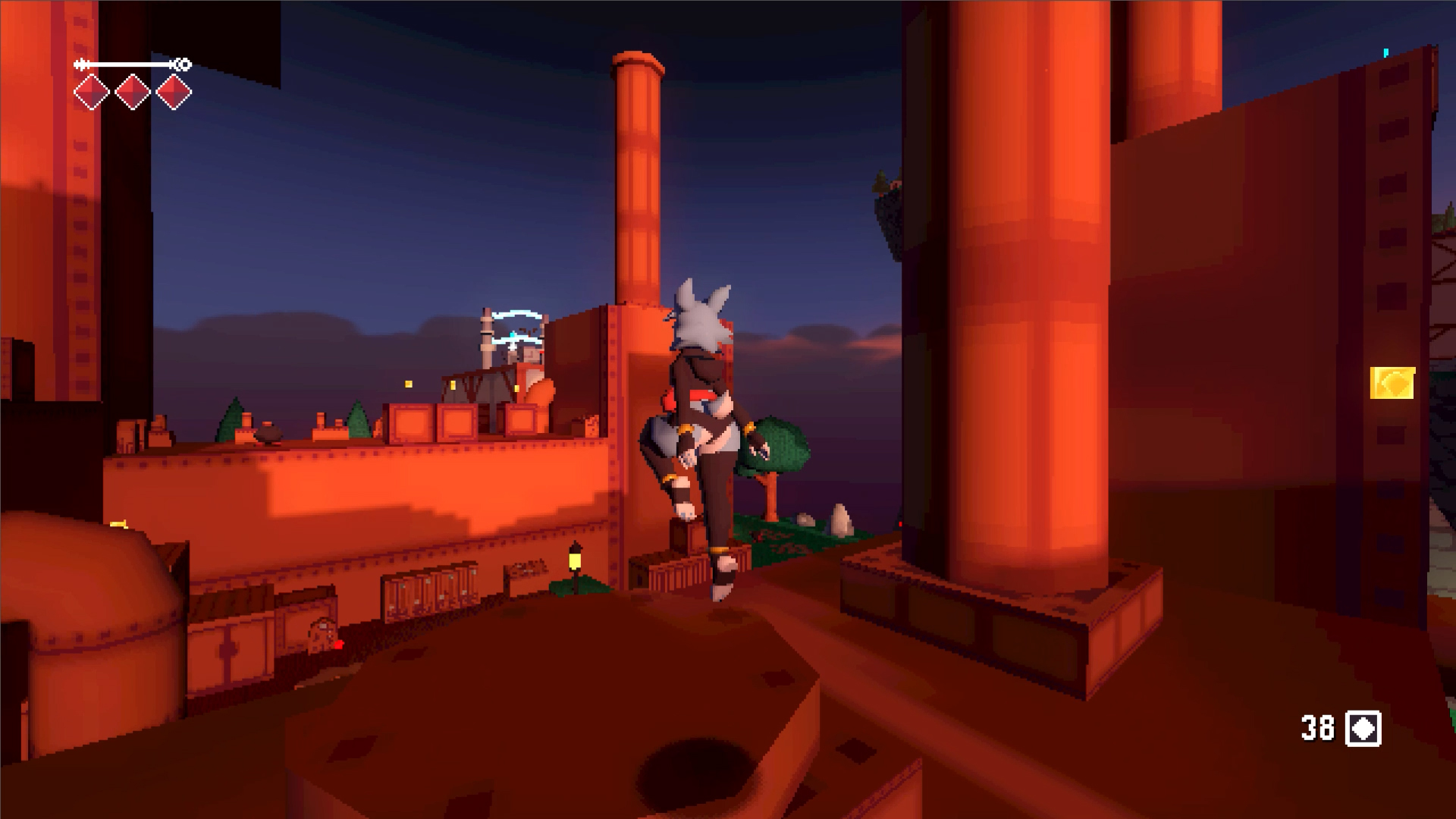Expand the gem count display showing 38
Image resolution: width=1456 pixels, height=819 pixels.
click(1318, 729)
